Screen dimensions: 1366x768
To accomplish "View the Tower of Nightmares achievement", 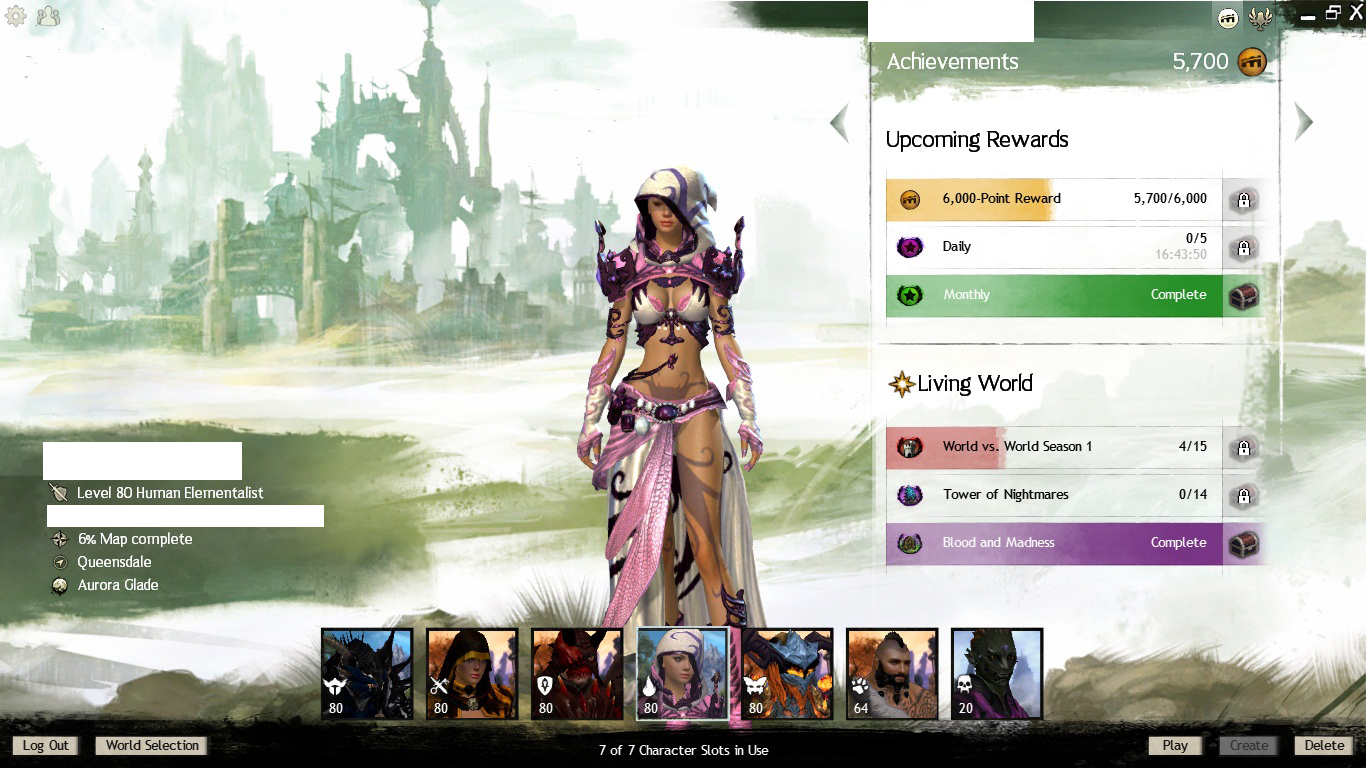I will click(x=1054, y=495).
